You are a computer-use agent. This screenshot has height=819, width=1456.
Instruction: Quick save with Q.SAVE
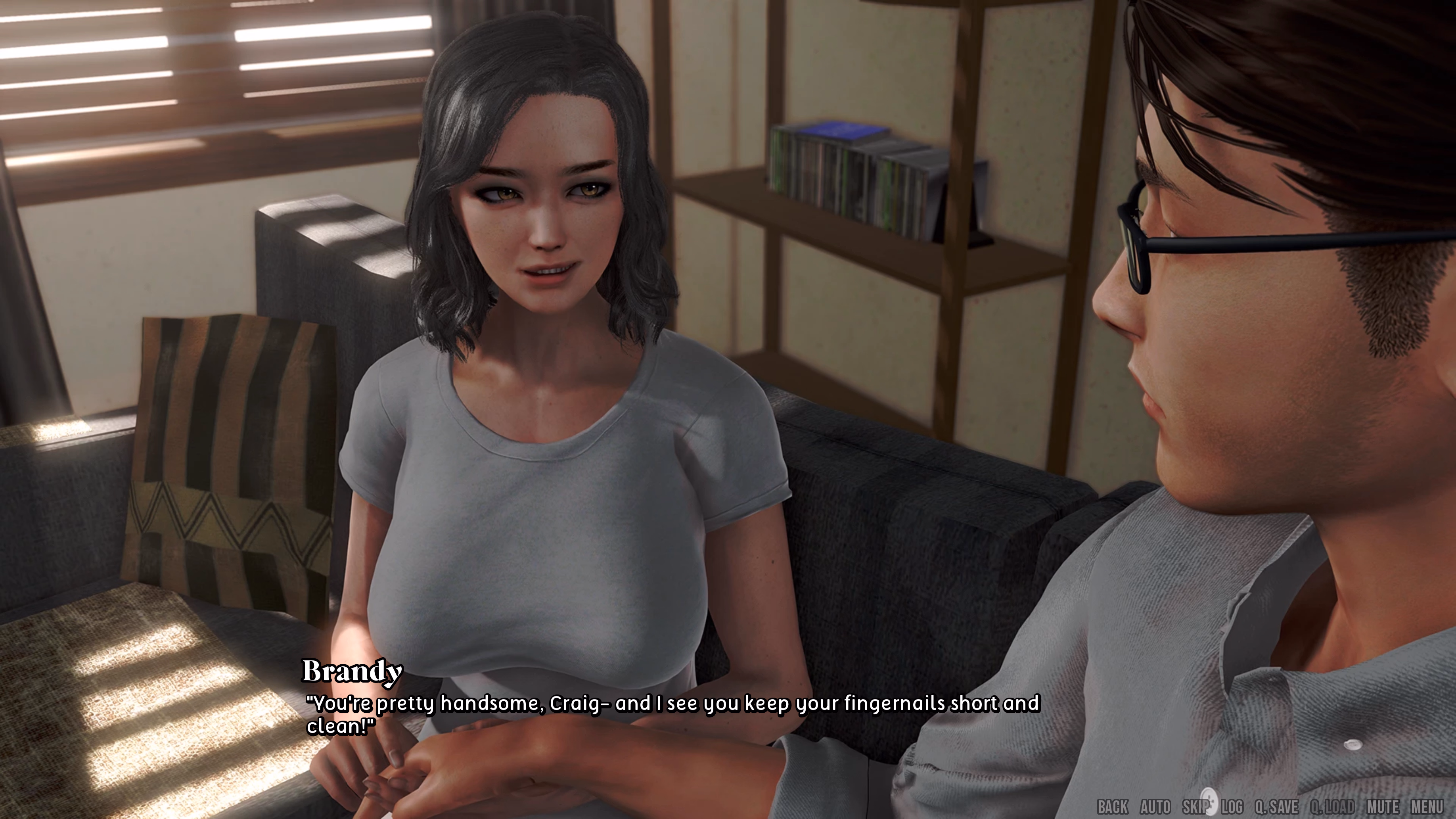tap(1276, 807)
